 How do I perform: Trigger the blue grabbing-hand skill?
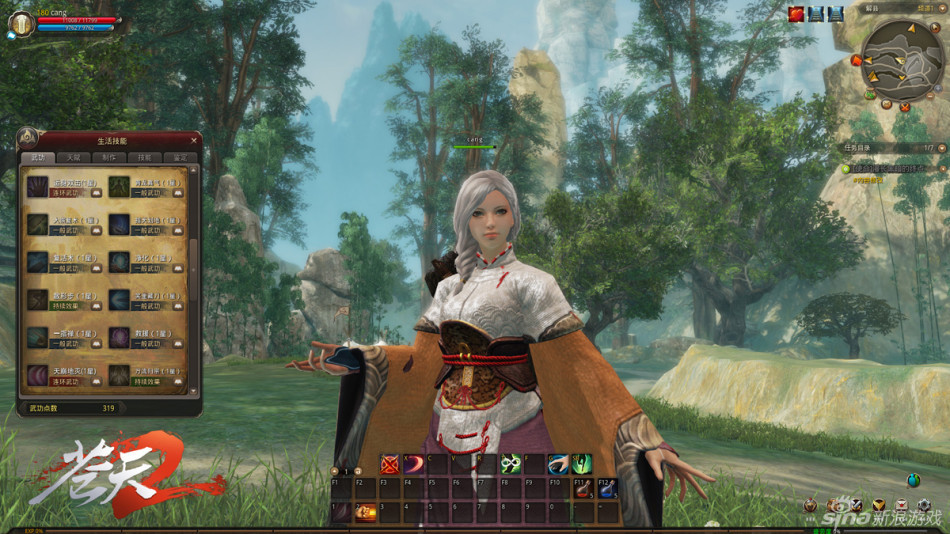point(559,464)
